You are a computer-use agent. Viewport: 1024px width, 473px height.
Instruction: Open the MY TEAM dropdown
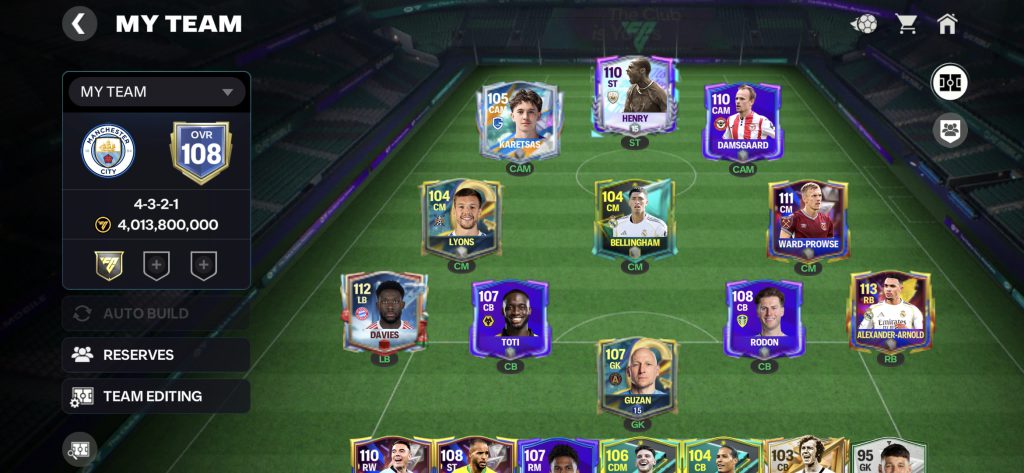(157, 92)
